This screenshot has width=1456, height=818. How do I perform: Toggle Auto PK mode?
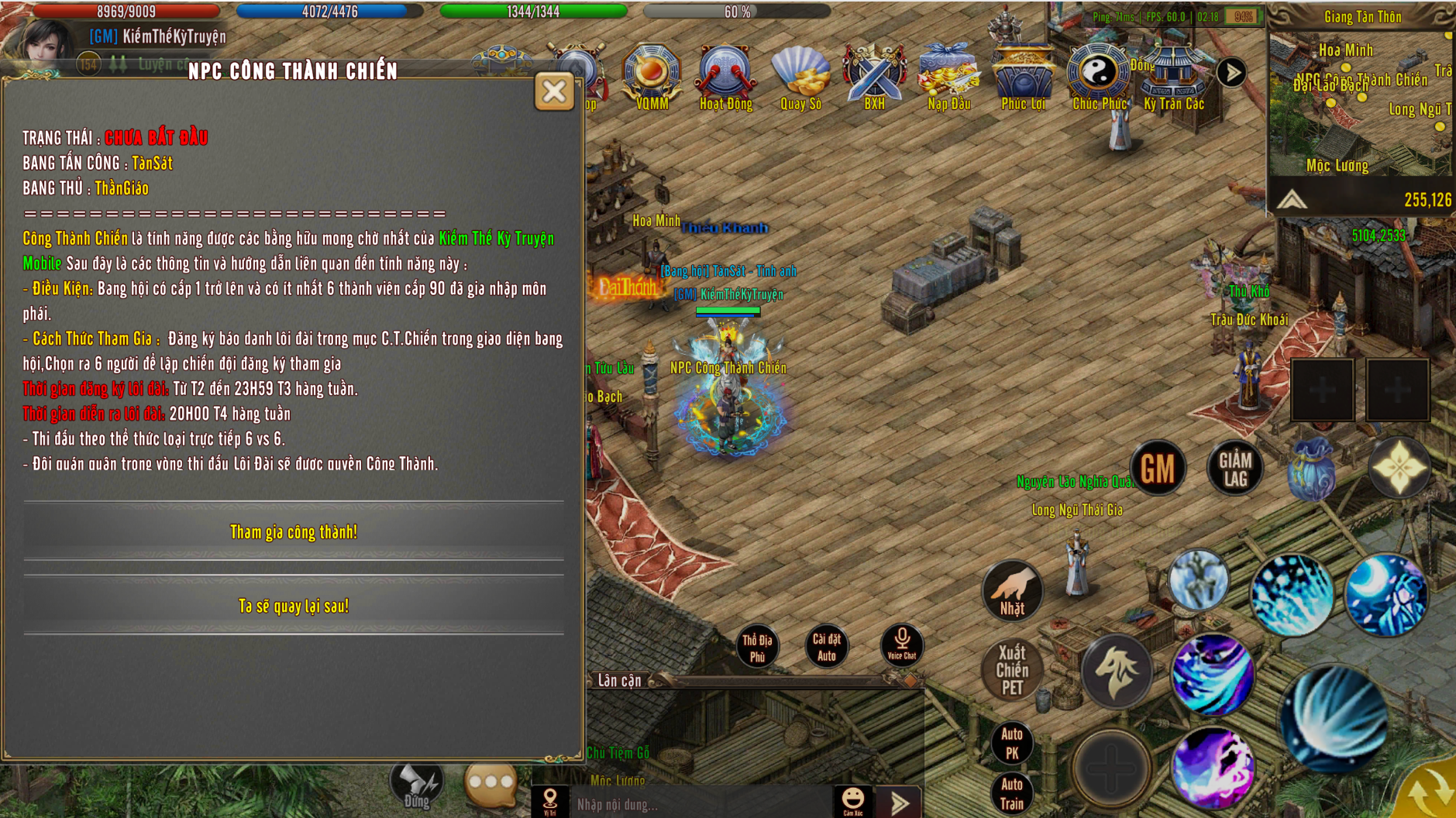pos(1011,743)
